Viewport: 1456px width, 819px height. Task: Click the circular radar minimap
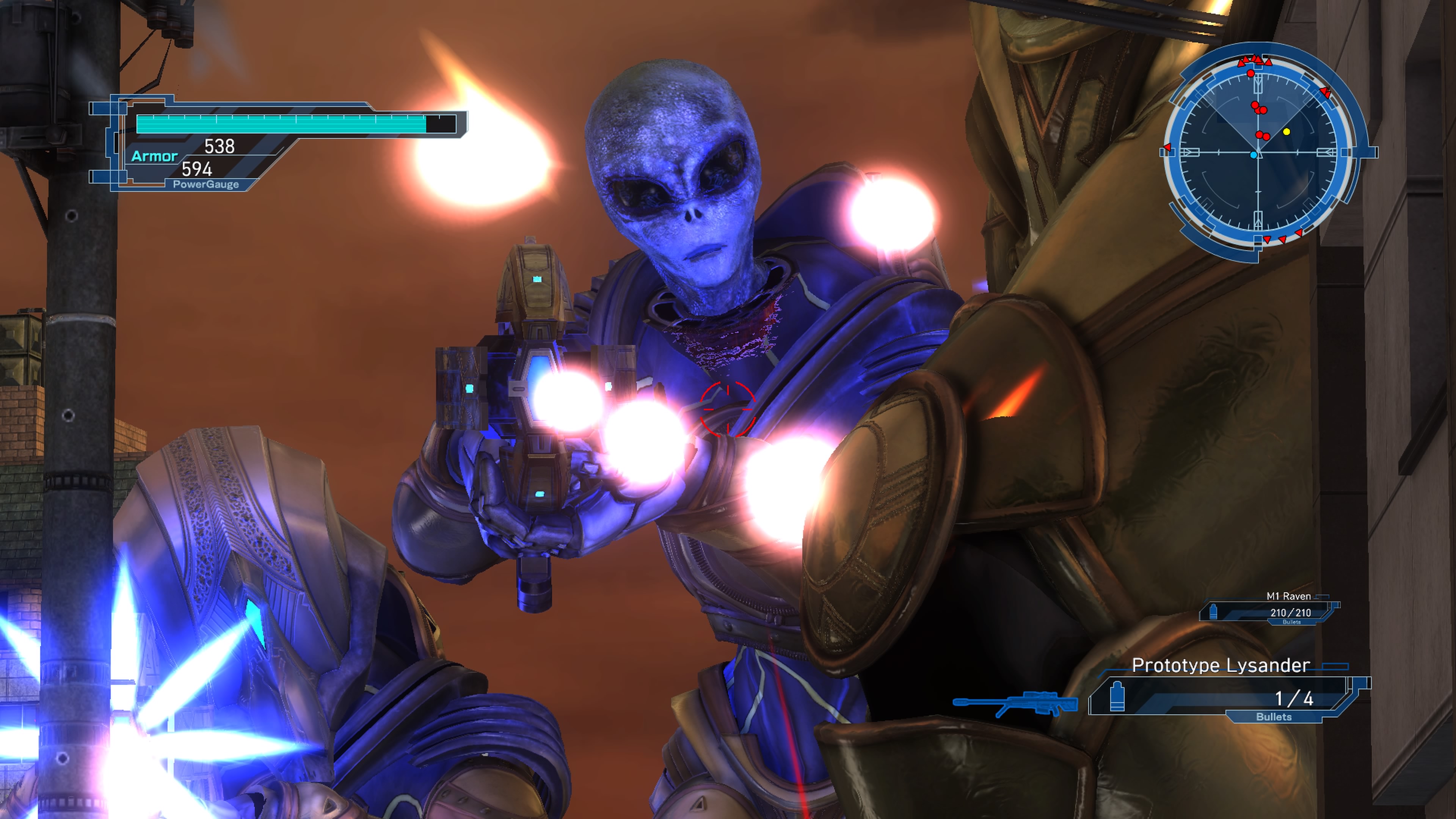(x=1258, y=152)
